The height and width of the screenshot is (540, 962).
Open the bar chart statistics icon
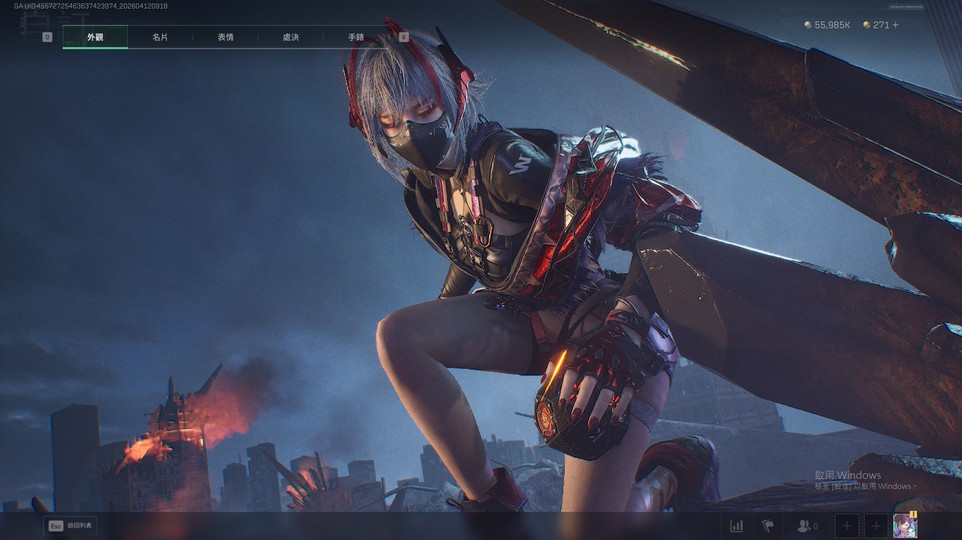click(x=737, y=525)
